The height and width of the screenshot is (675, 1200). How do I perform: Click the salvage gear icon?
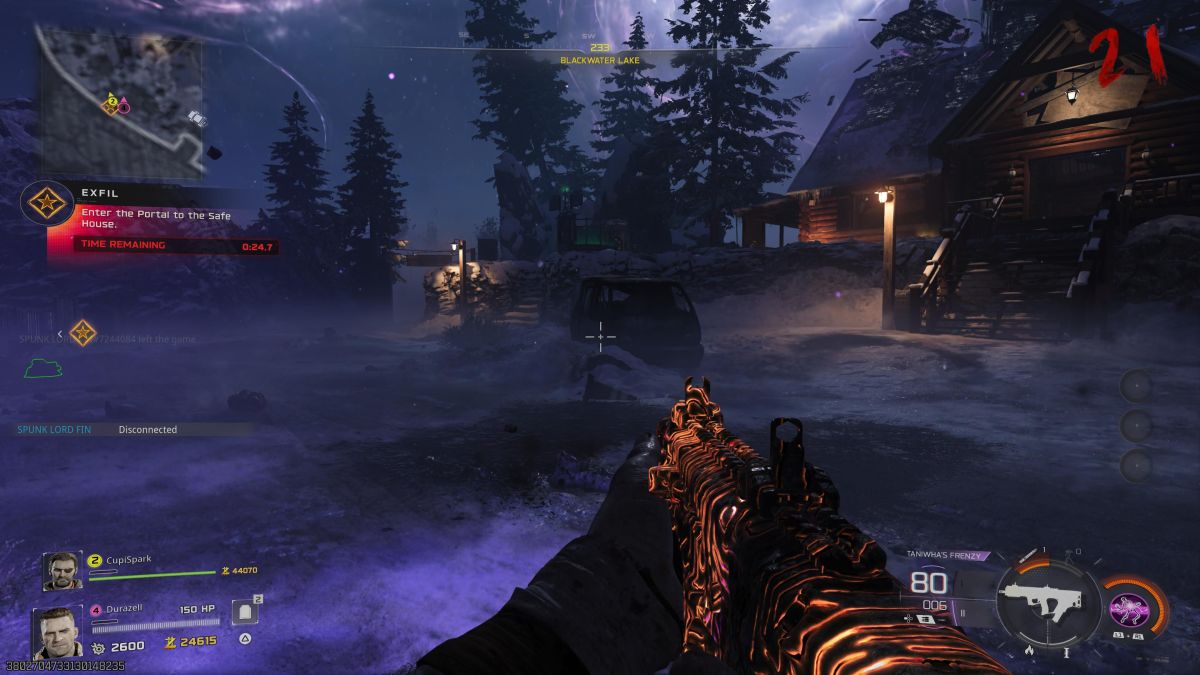coord(98,646)
